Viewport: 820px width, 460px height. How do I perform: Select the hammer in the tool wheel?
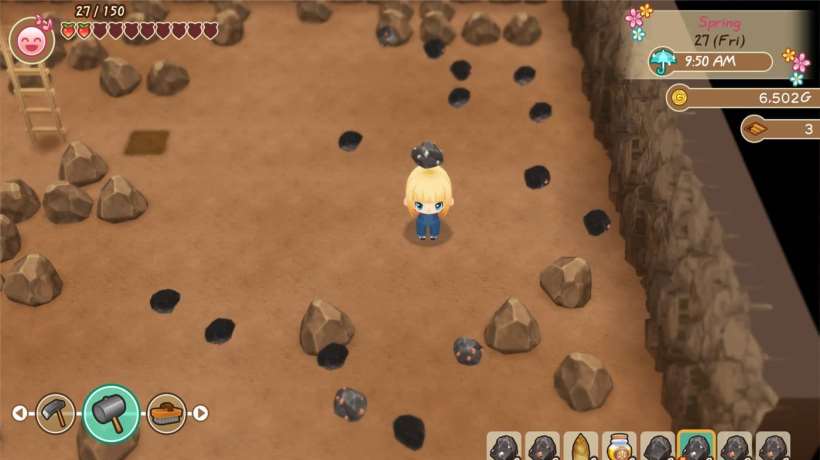coord(110,412)
